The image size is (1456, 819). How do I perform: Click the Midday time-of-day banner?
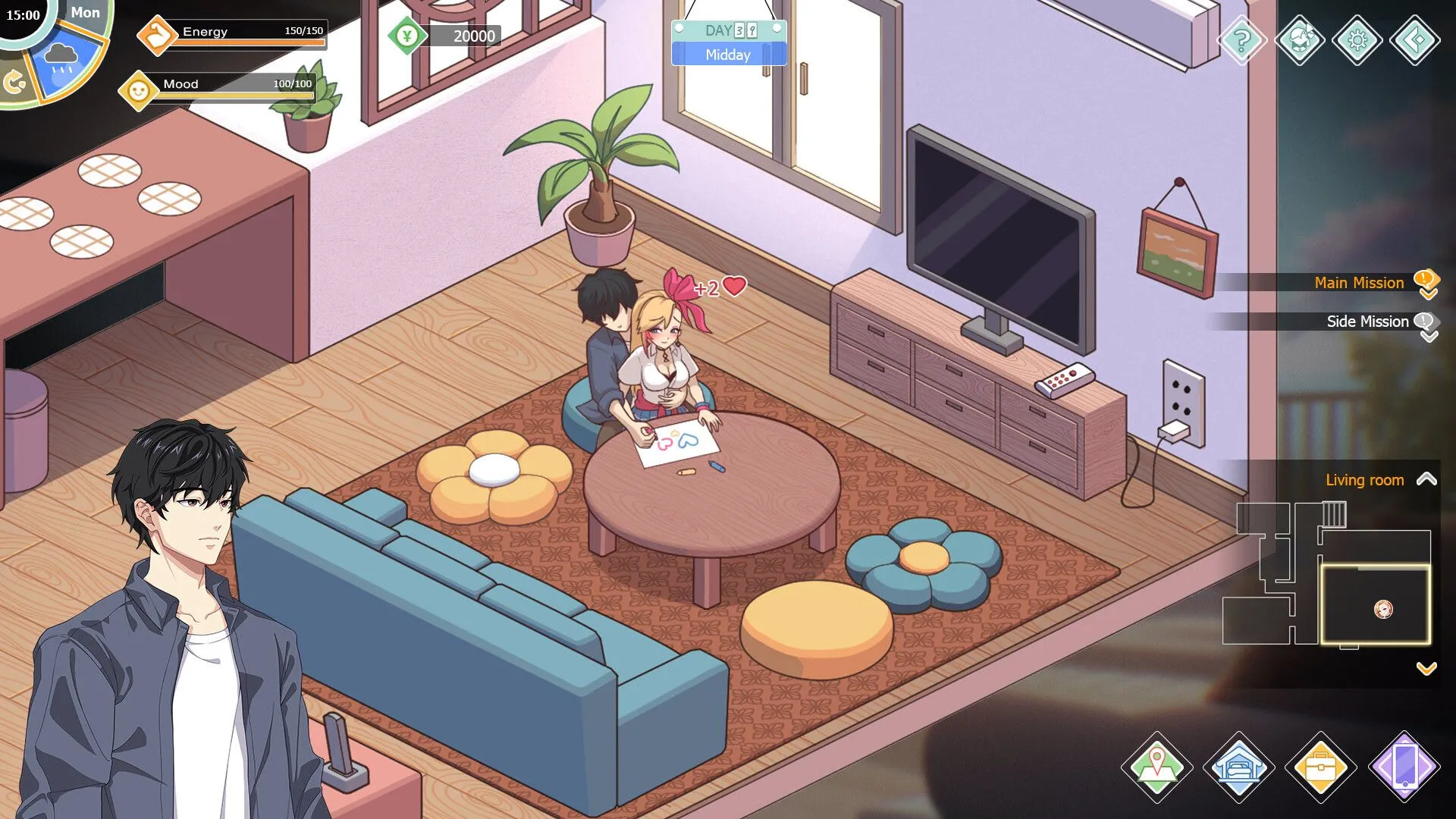point(728,55)
